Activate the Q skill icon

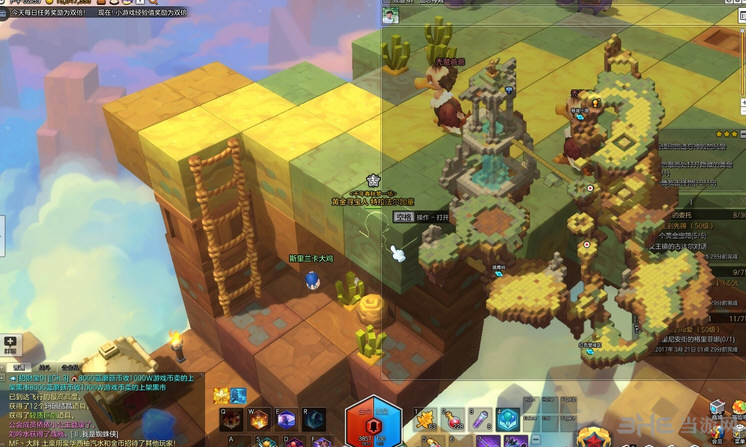231,420
